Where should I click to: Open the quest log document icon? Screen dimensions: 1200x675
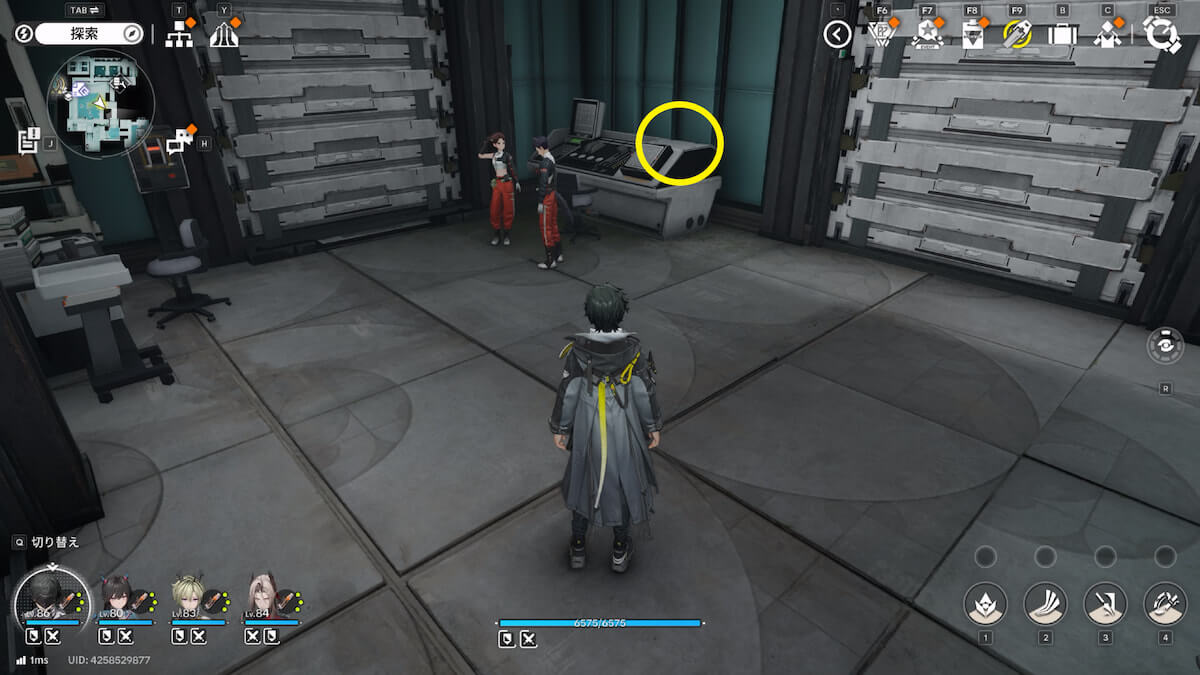pos(28,140)
